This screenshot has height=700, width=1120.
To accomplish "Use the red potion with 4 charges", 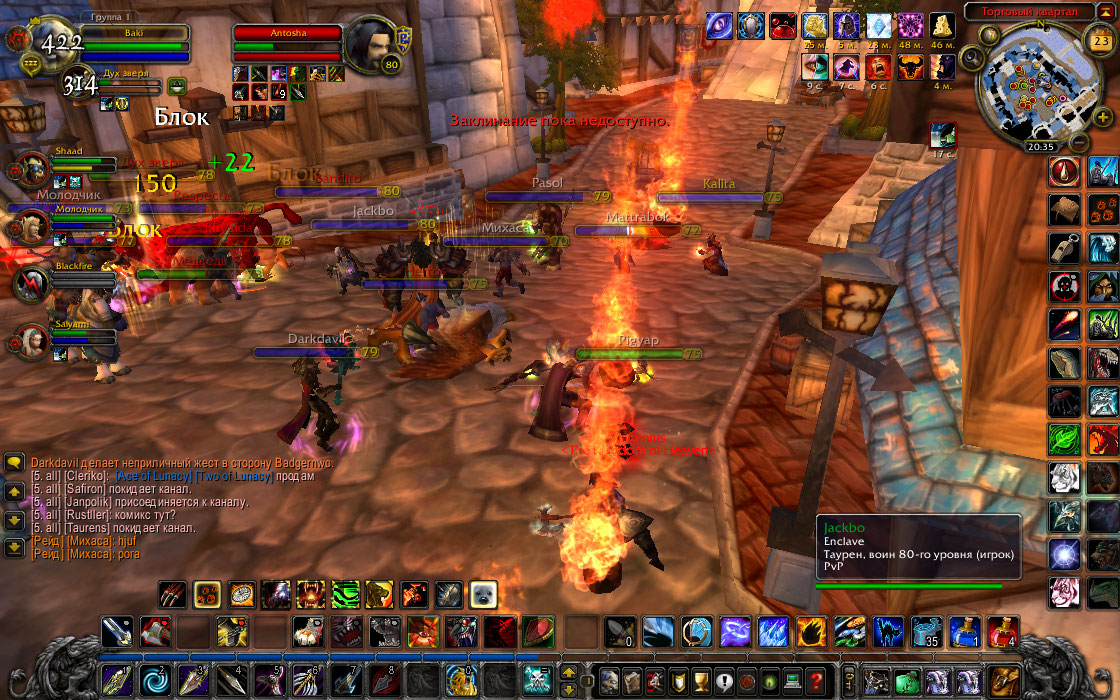I will (1002, 631).
